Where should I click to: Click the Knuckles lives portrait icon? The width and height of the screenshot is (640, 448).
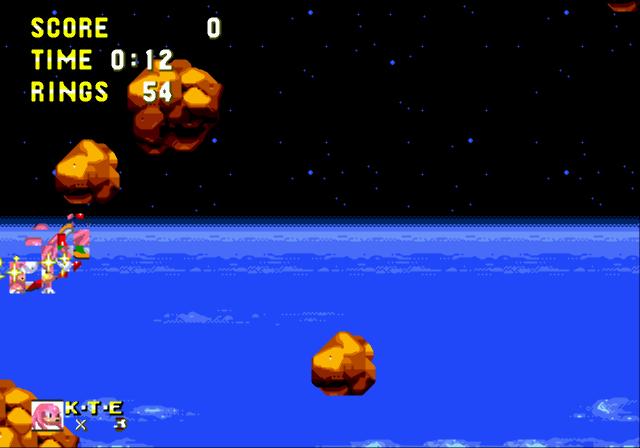[47, 415]
